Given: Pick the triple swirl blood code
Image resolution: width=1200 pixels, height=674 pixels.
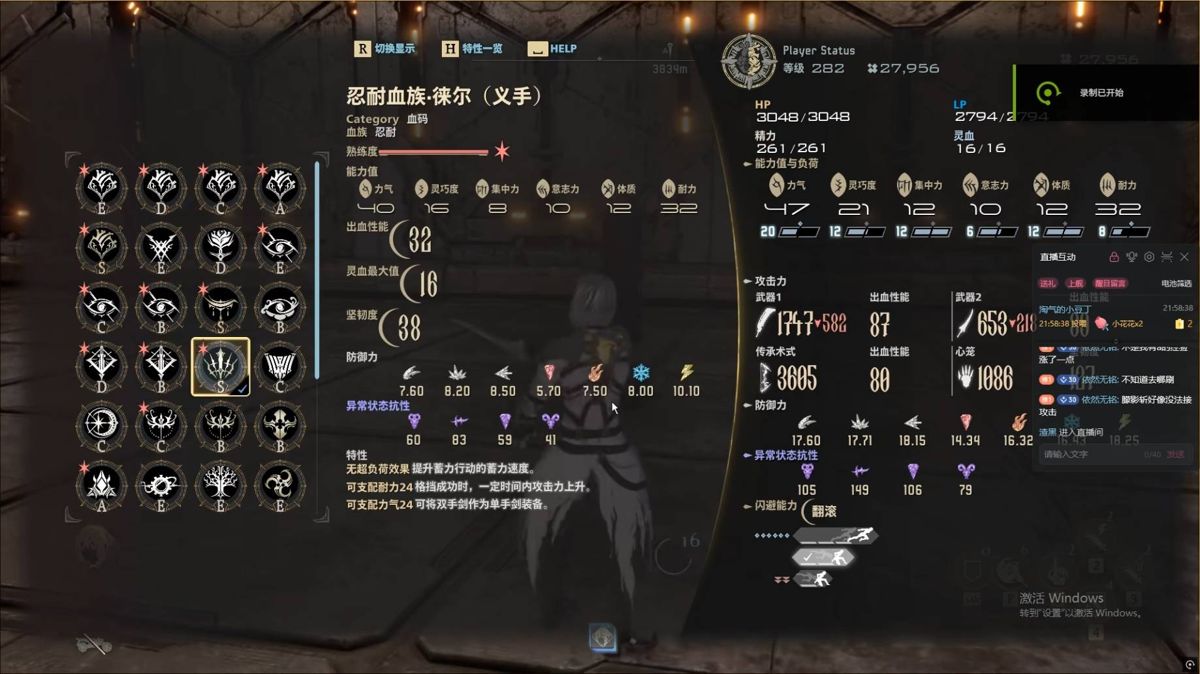Looking at the screenshot, I should pos(280,486).
